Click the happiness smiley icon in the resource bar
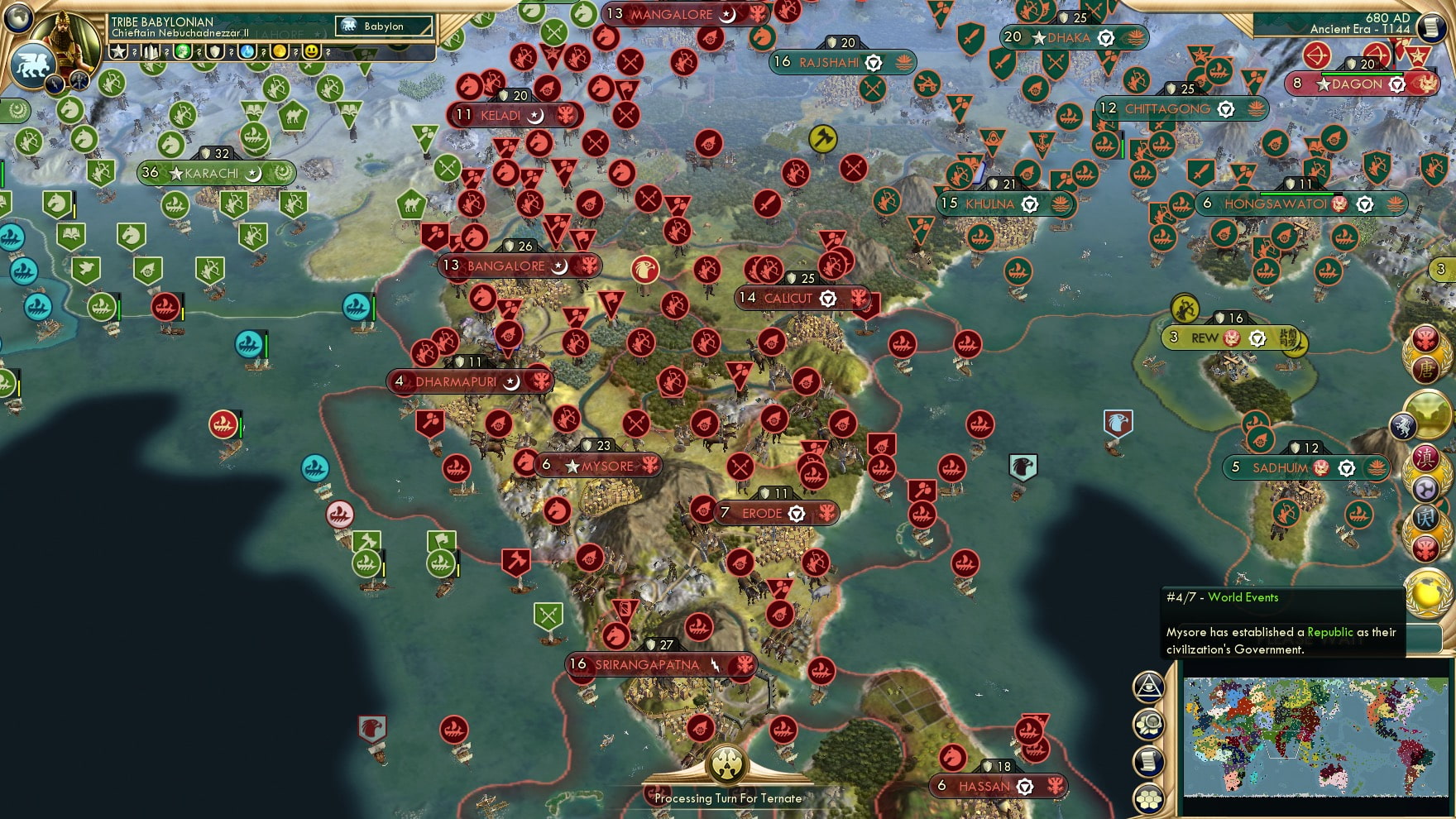Screen dimensions: 1456x819 (312, 51)
